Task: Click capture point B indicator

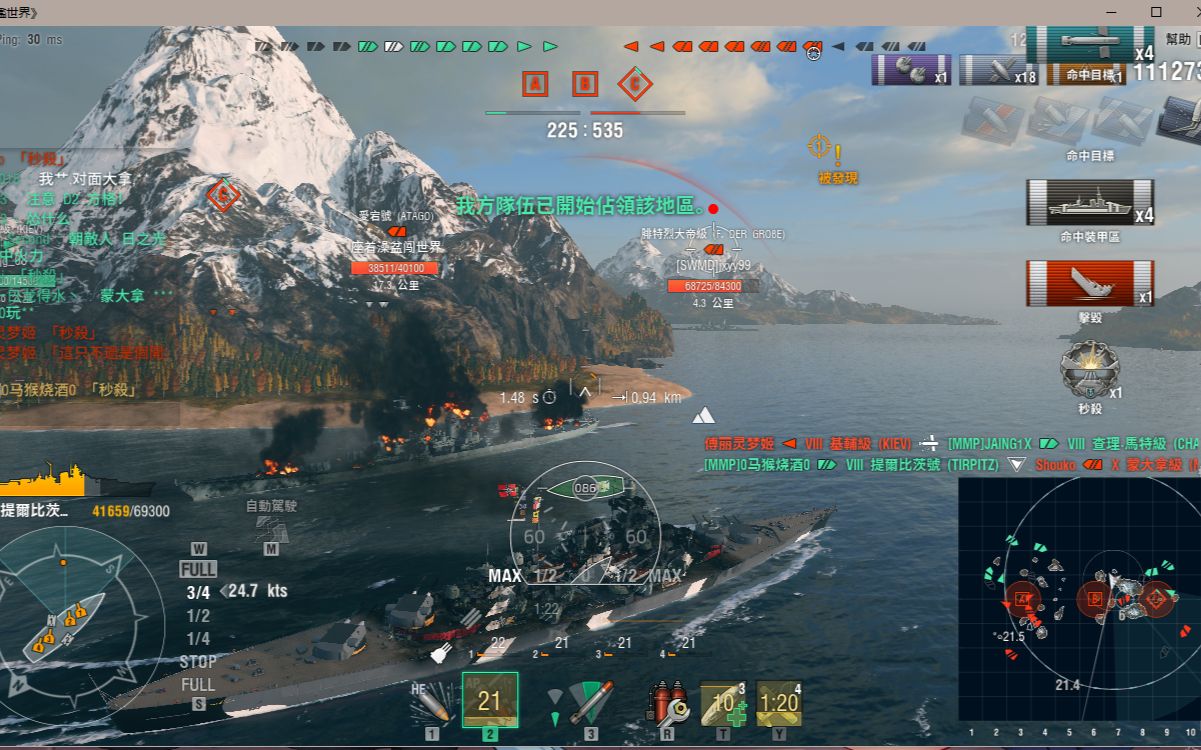Action: [x=585, y=84]
